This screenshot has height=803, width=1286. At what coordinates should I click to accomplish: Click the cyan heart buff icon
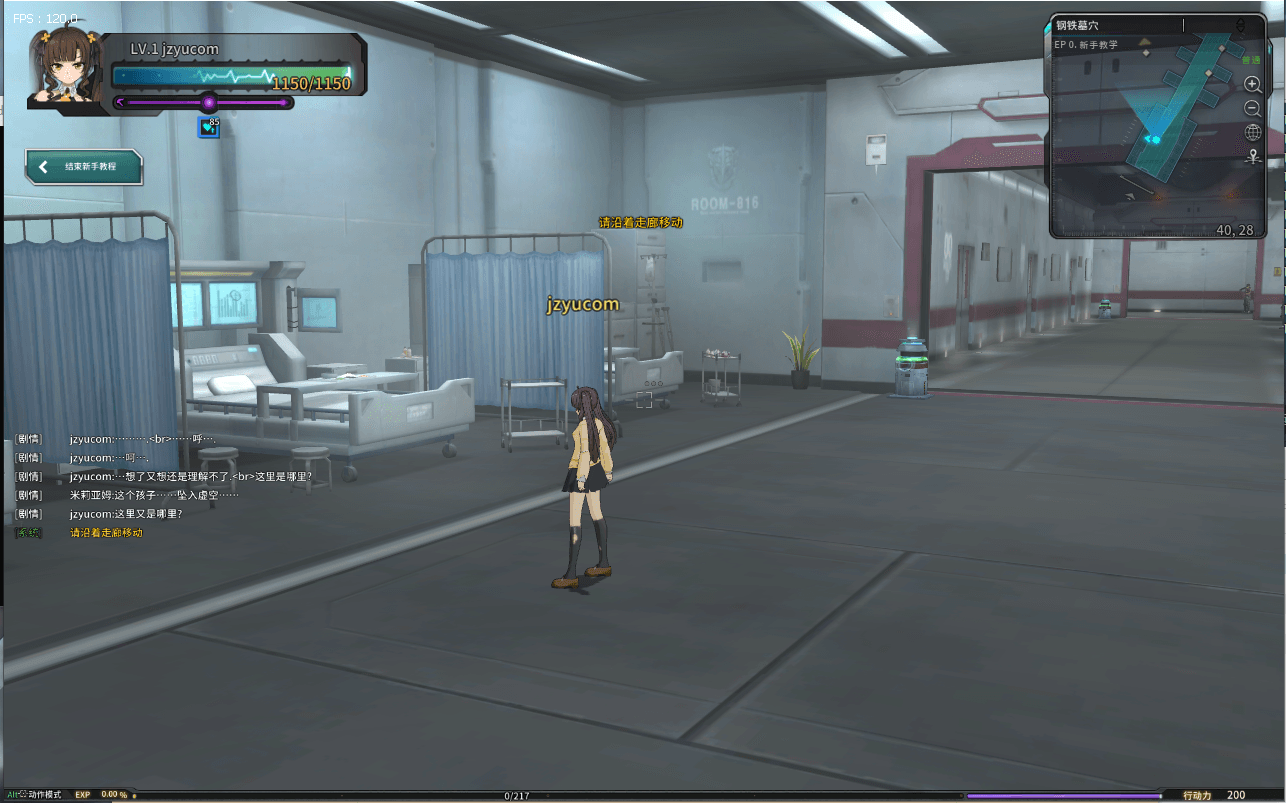click(208, 128)
